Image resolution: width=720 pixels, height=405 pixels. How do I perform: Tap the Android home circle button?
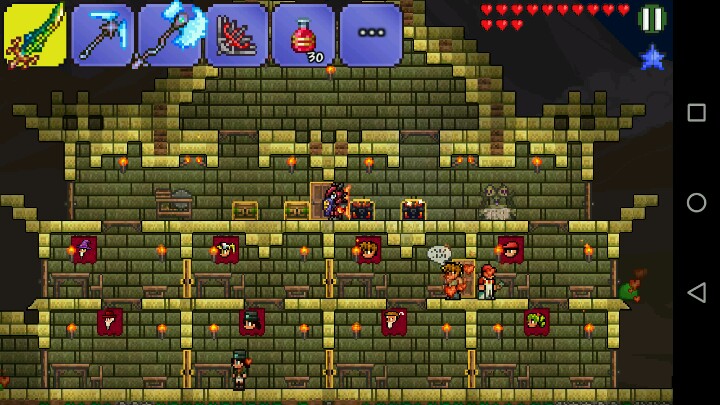(x=696, y=202)
